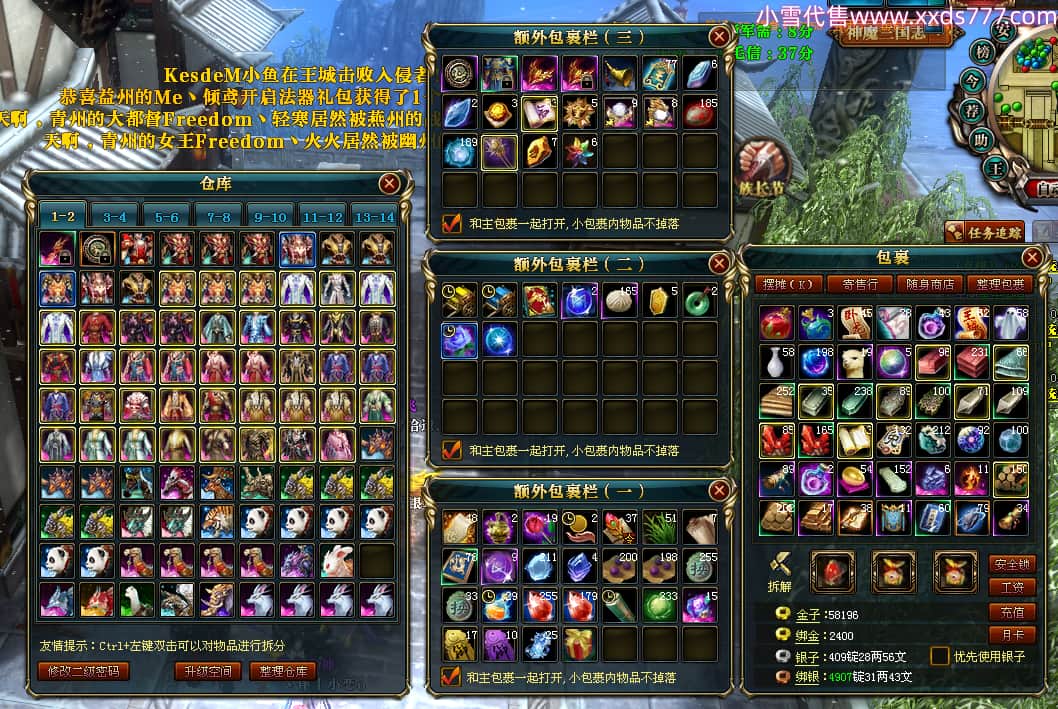
Task: Switch to warehouse tab 3-4
Action: (x=114, y=216)
